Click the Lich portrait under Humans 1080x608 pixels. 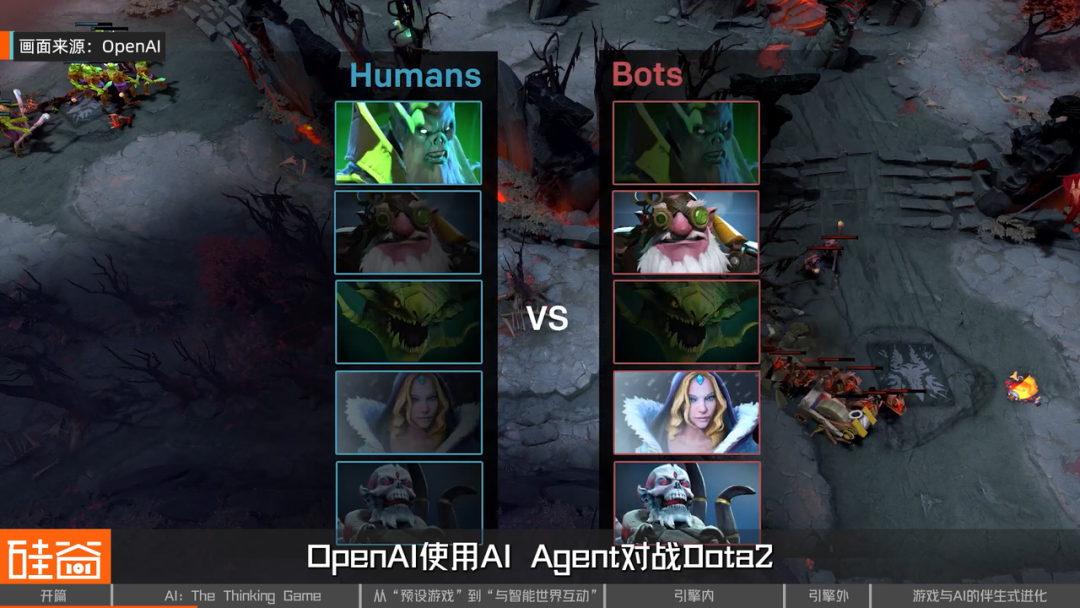(408, 500)
